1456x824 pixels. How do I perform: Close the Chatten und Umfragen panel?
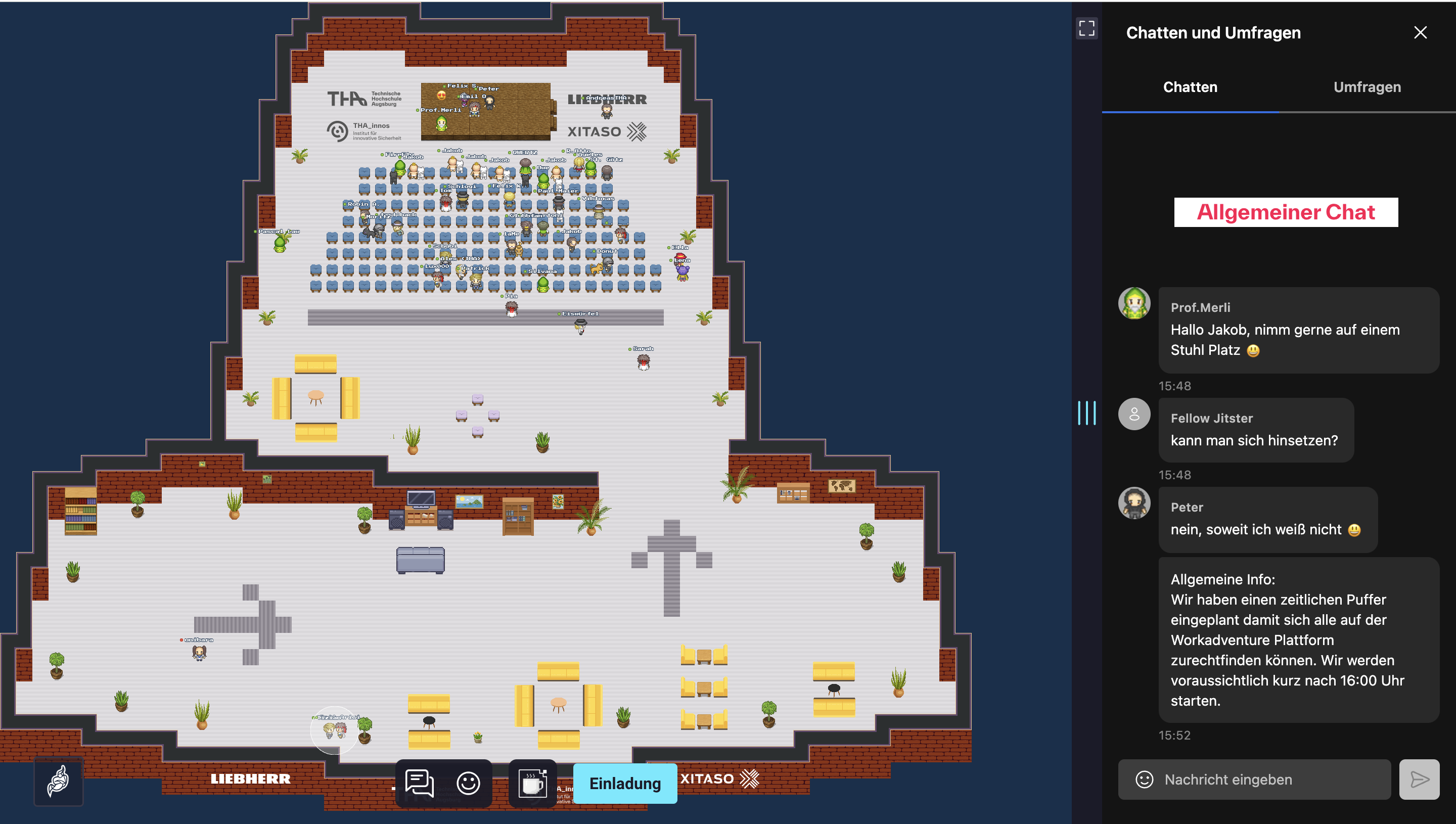pyautogui.click(x=1420, y=33)
